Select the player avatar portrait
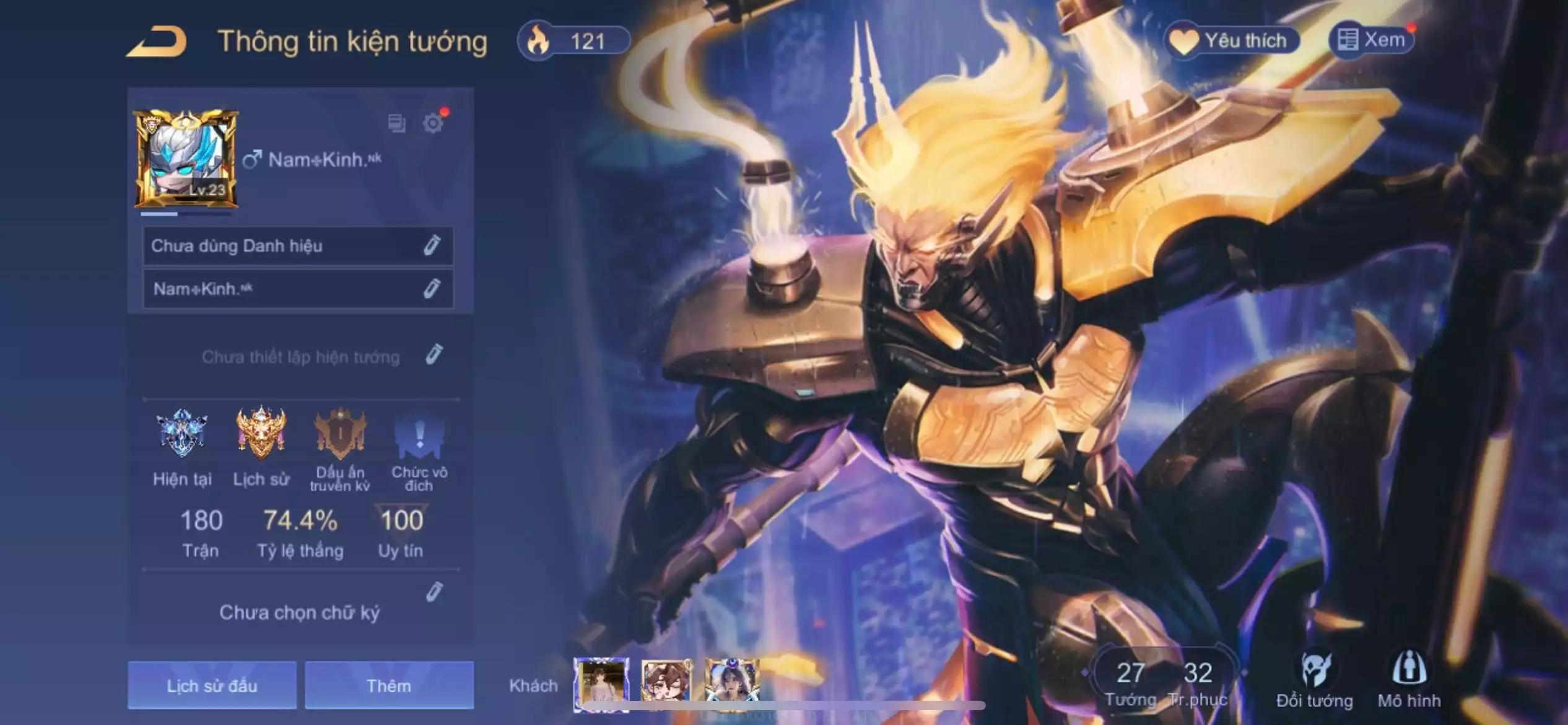This screenshot has width=1568, height=725. pos(186,159)
